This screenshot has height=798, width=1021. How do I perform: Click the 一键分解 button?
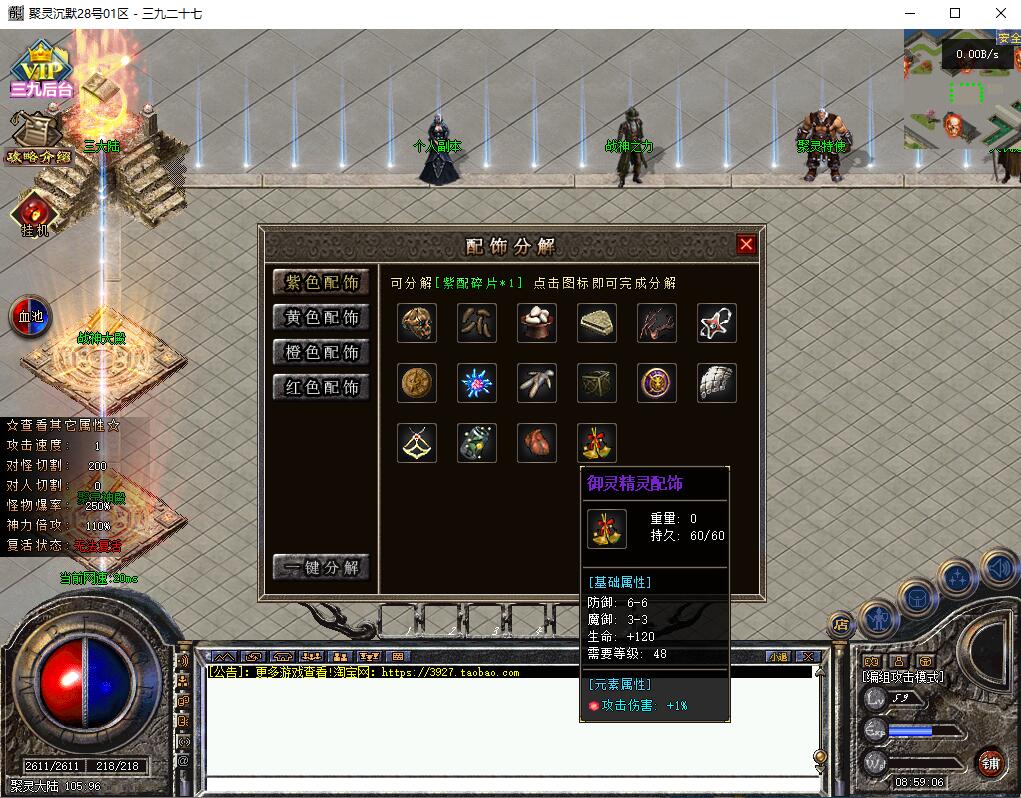(x=322, y=568)
